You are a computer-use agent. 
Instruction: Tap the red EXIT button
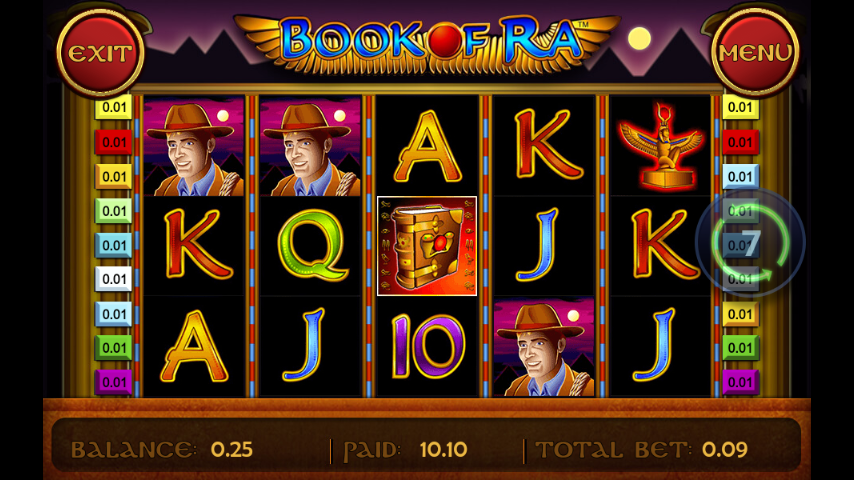click(x=100, y=53)
